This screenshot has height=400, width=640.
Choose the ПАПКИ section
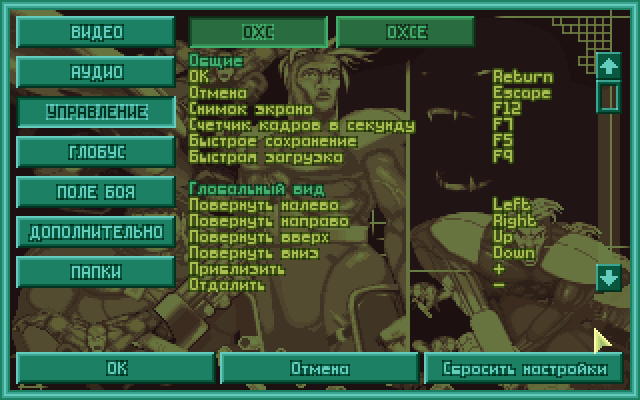[x=96, y=271]
